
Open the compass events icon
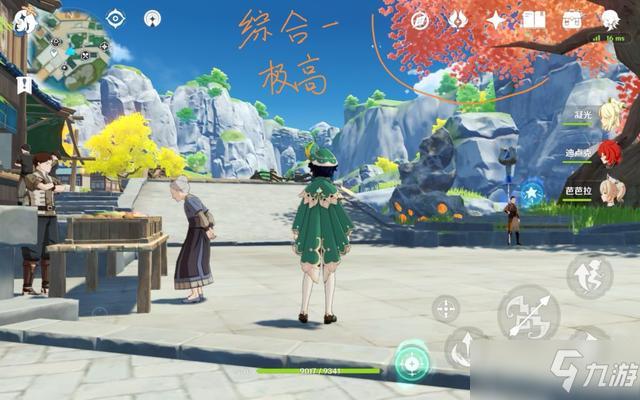click(x=420, y=19)
